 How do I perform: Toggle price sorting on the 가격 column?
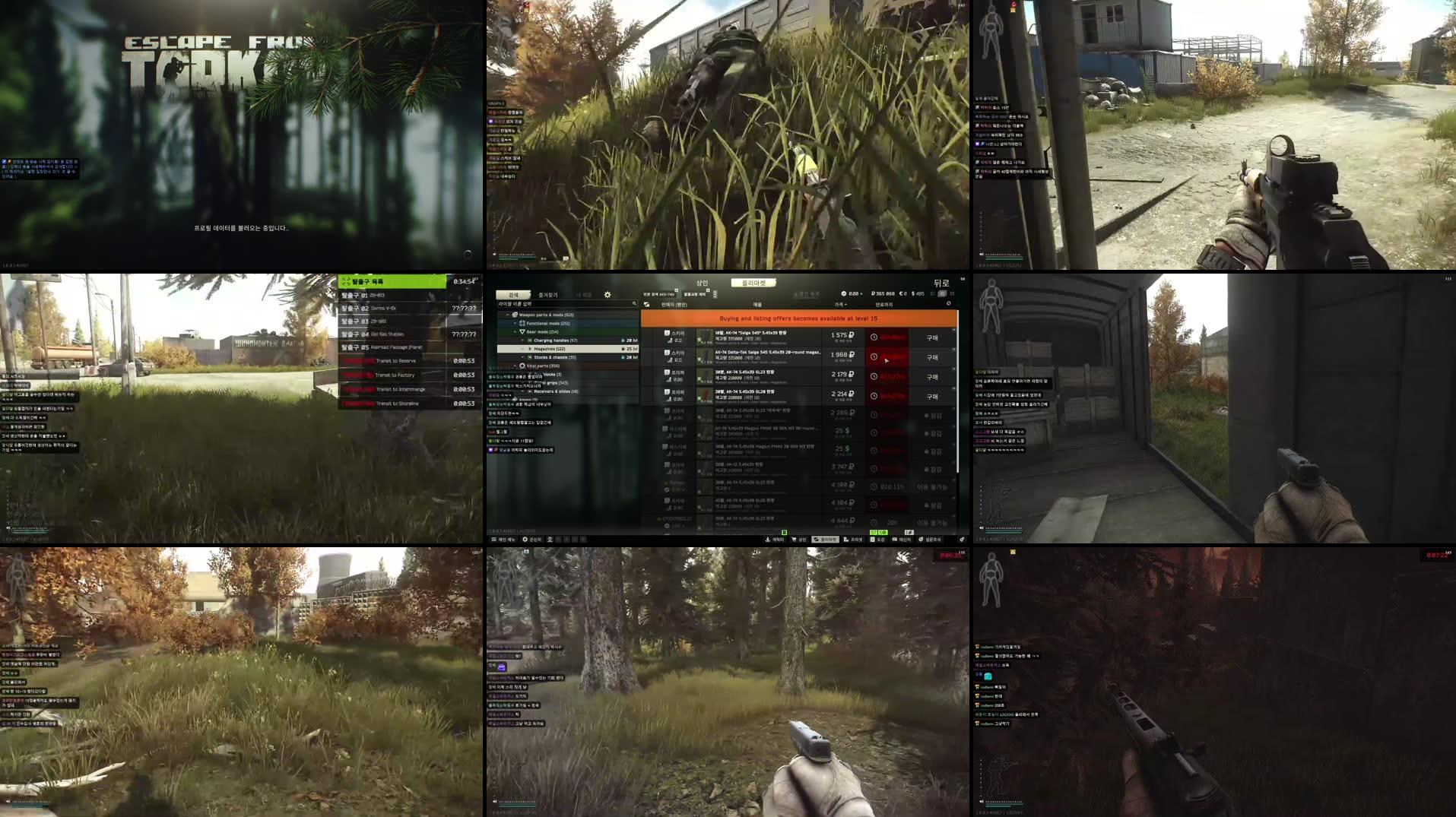tap(839, 303)
